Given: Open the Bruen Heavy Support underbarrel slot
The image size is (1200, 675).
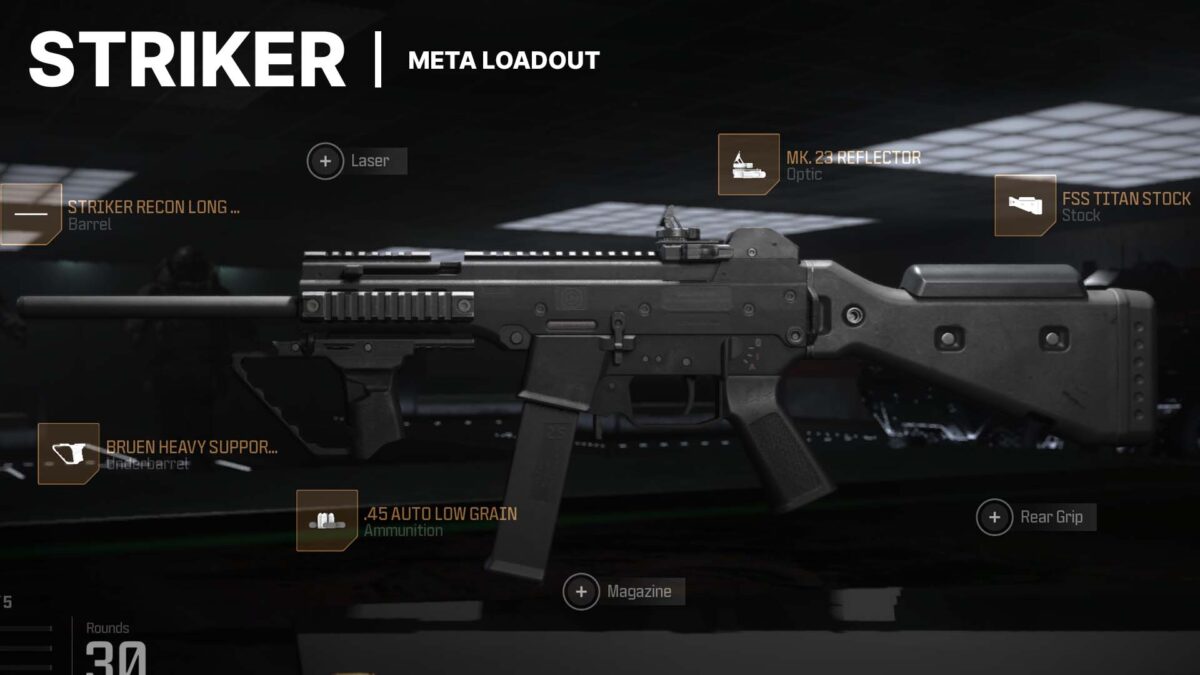Looking at the screenshot, I should [68, 454].
